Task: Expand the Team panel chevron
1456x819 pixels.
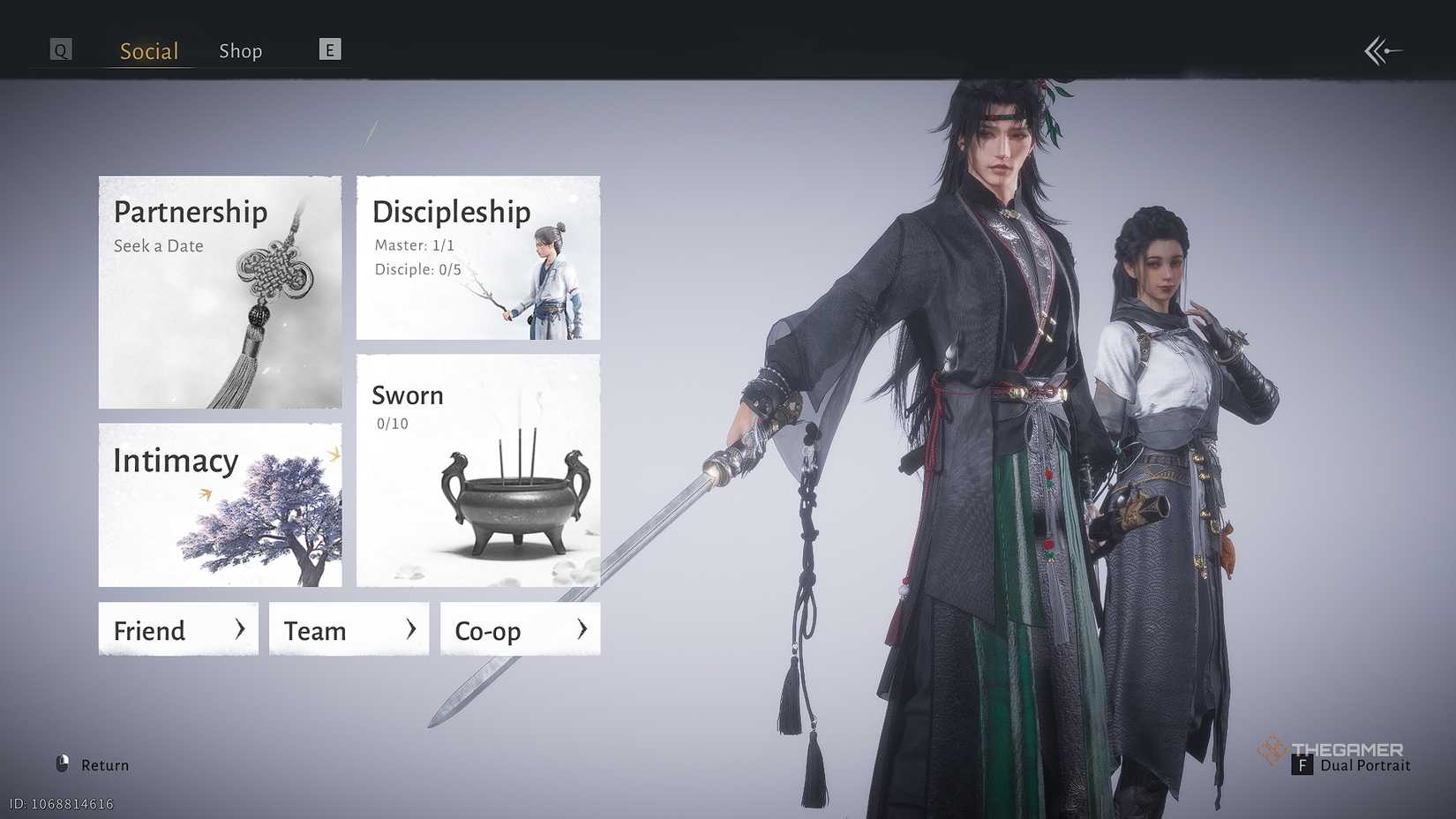Action: click(410, 629)
